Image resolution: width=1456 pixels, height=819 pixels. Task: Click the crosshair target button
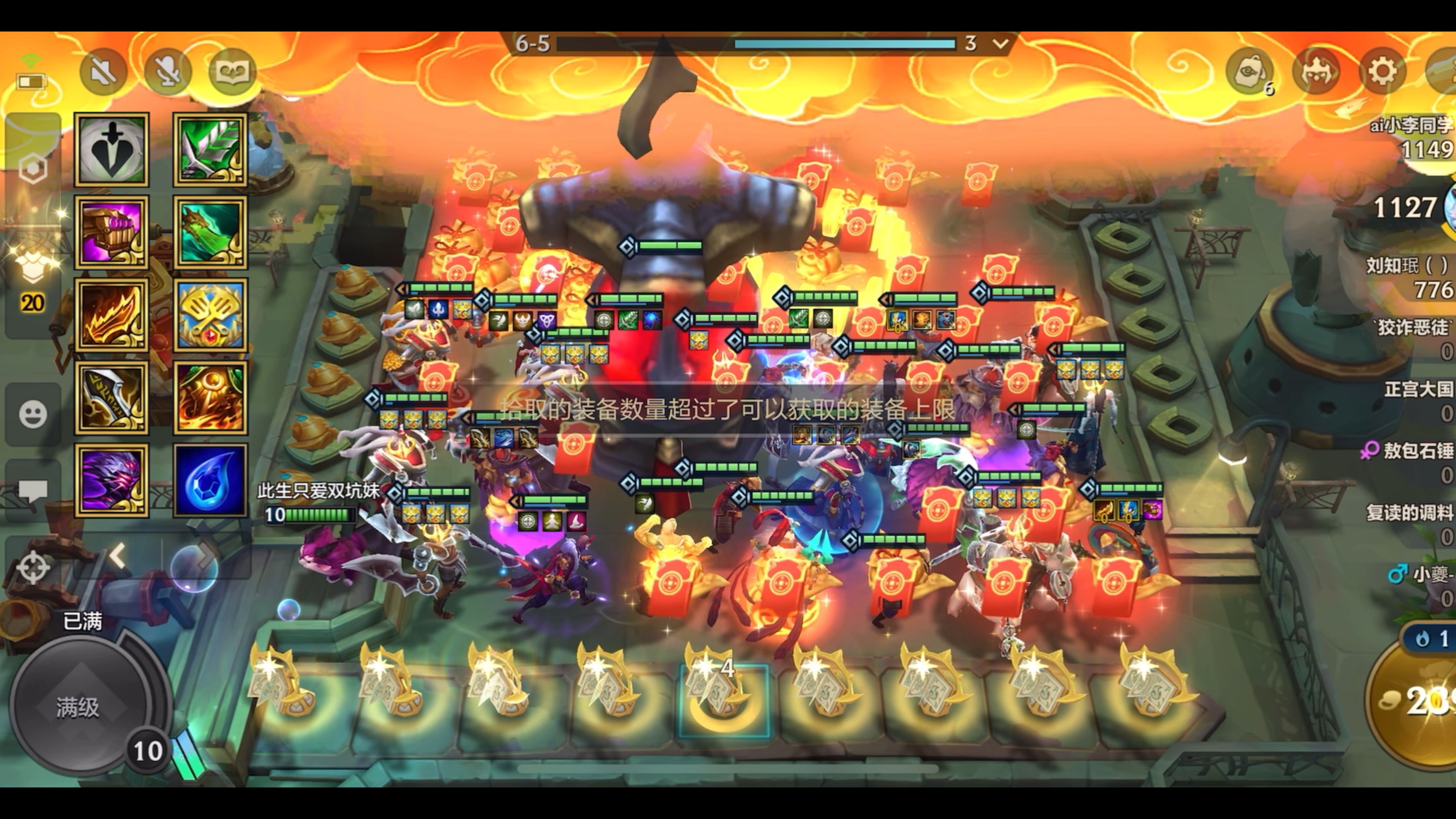[x=33, y=566]
